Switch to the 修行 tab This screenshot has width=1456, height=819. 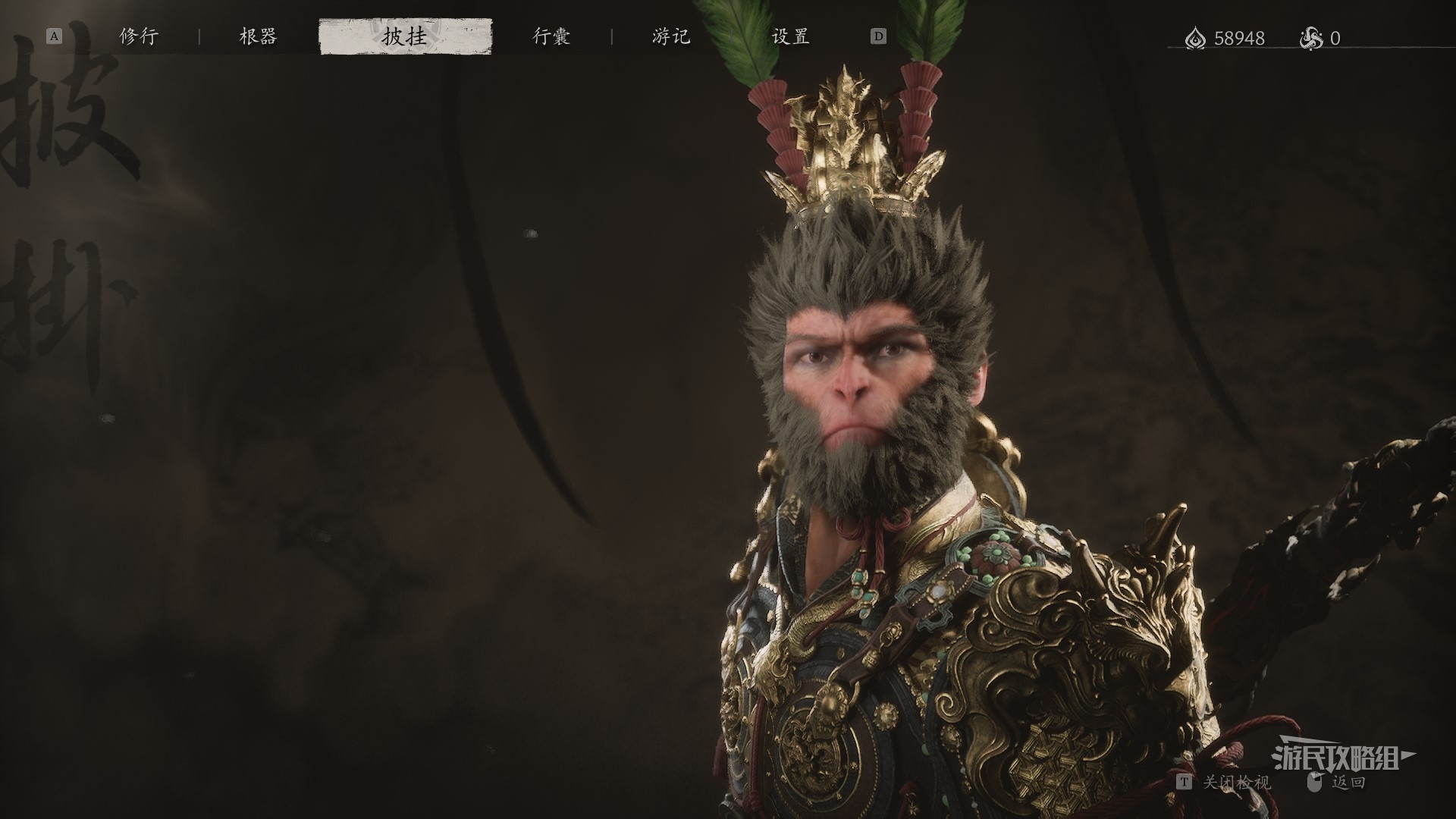point(139,36)
